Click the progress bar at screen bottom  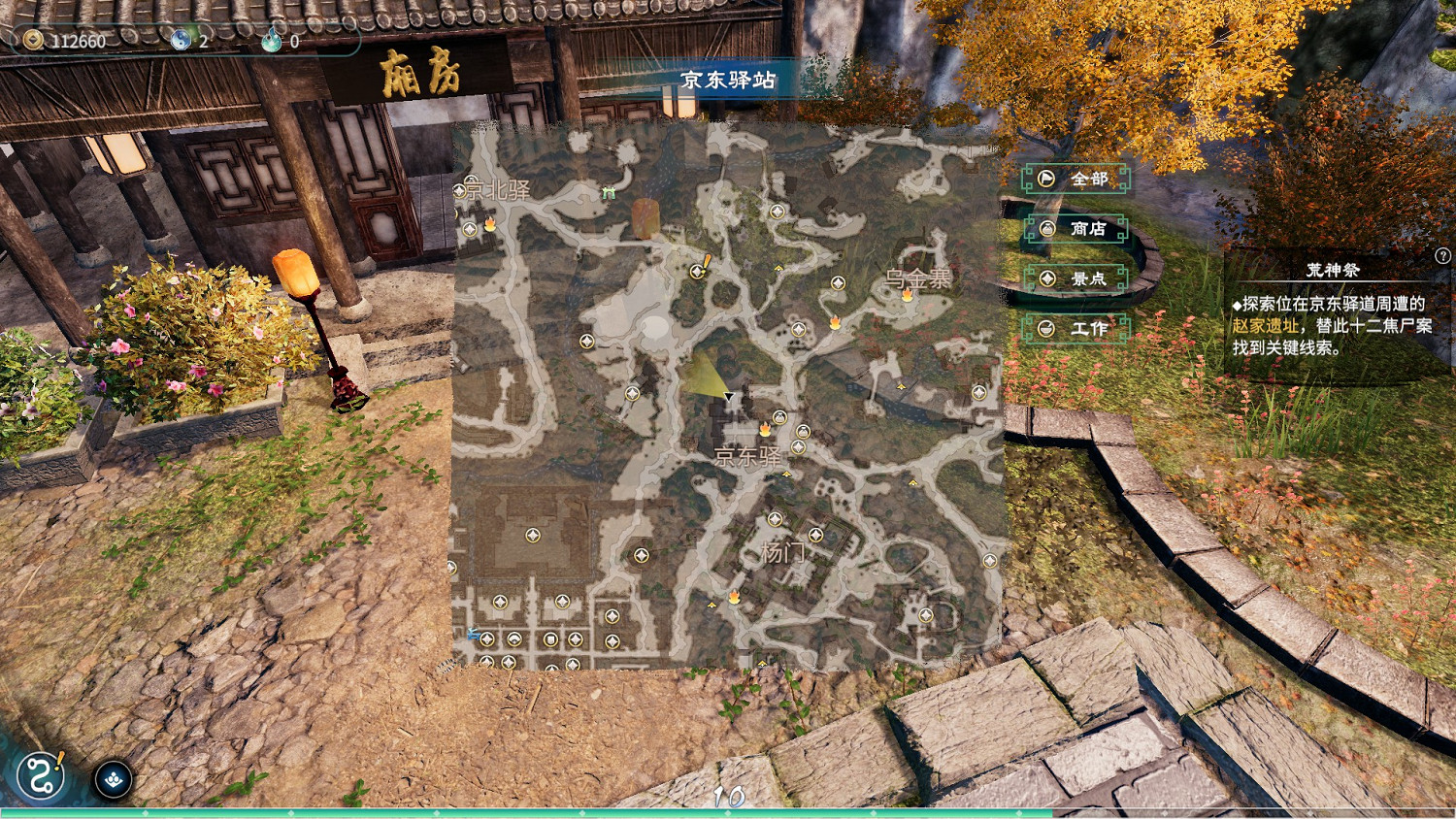(x=728, y=811)
